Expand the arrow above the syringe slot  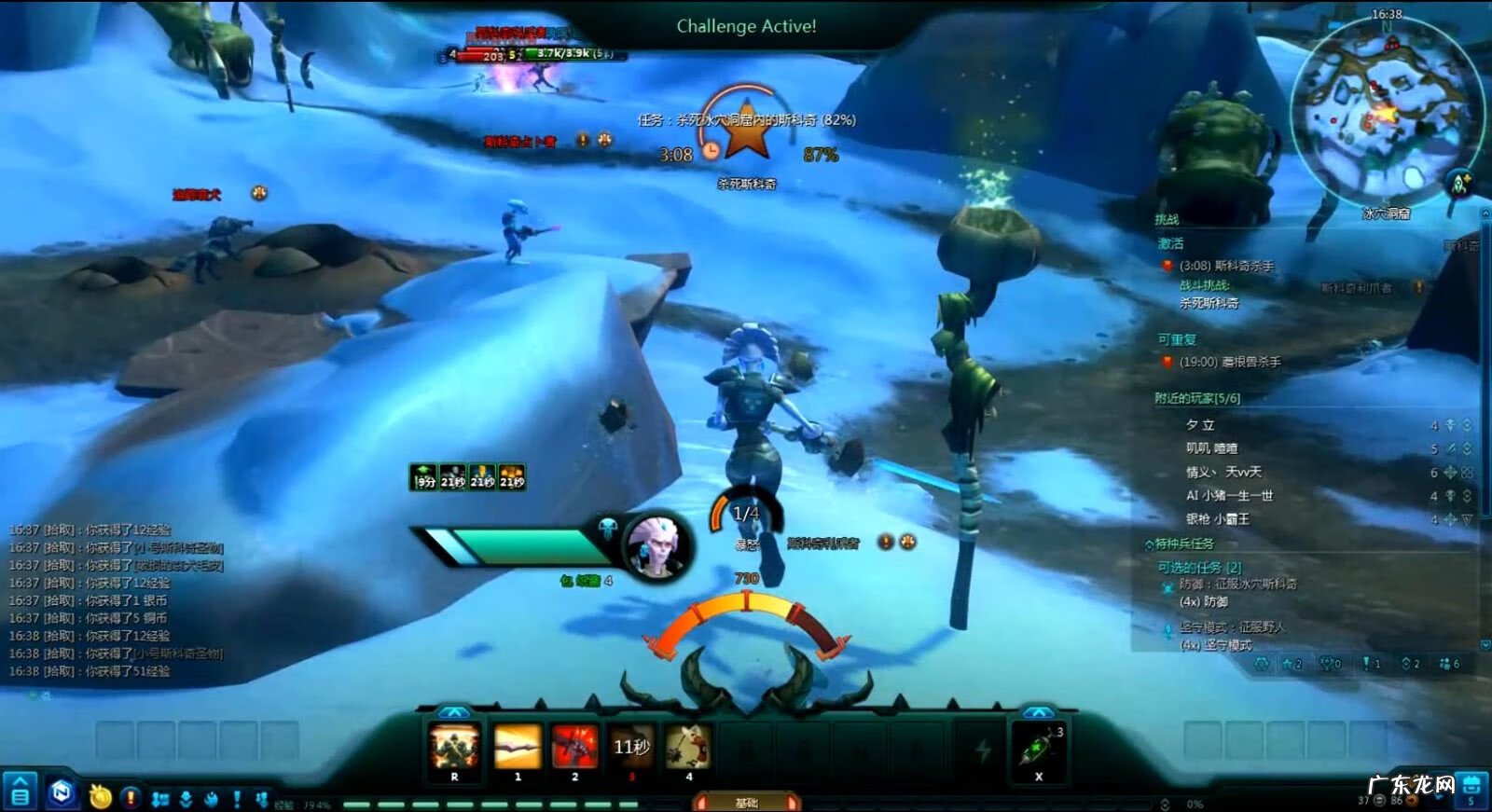click(1039, 712)
